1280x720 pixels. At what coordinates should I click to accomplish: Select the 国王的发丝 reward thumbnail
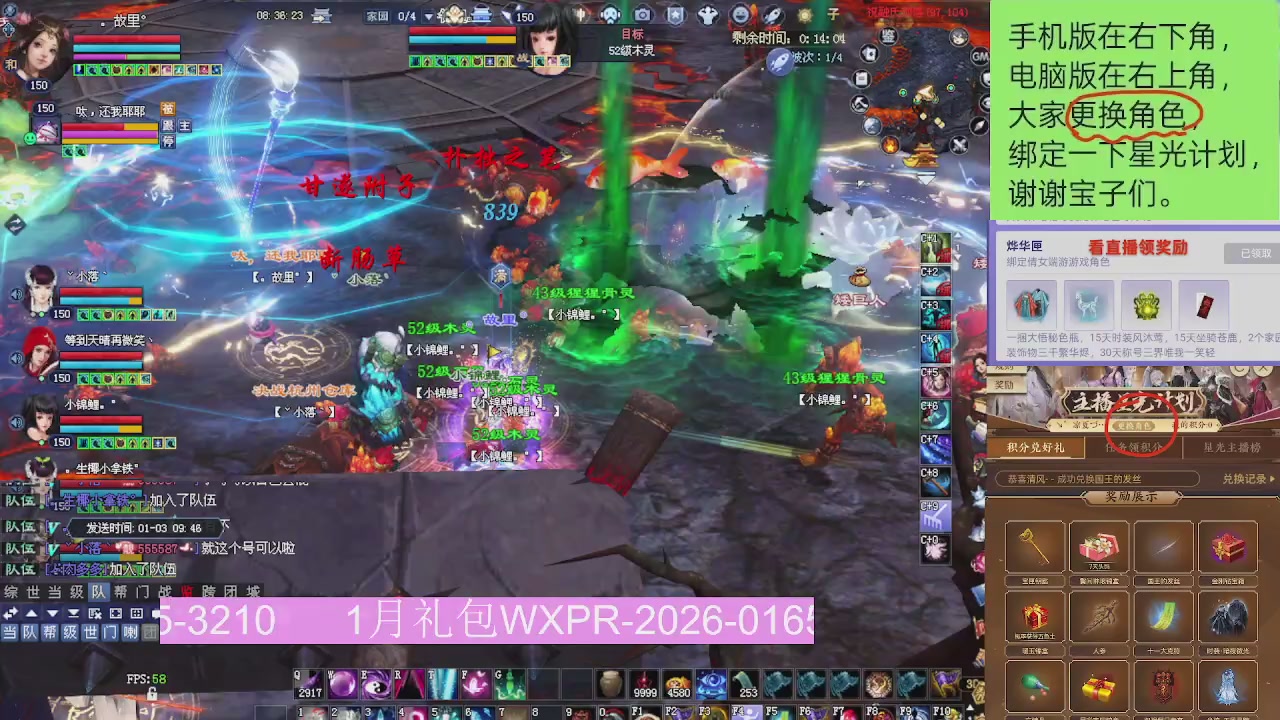click(x=1163, y=548)
